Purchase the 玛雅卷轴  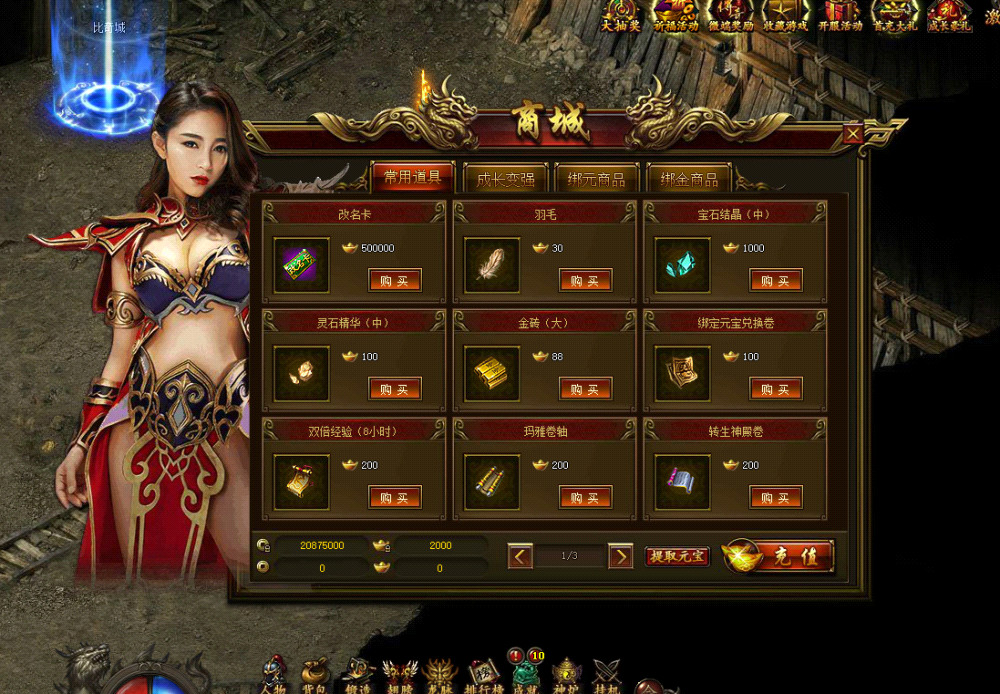(x=585, y=497)
